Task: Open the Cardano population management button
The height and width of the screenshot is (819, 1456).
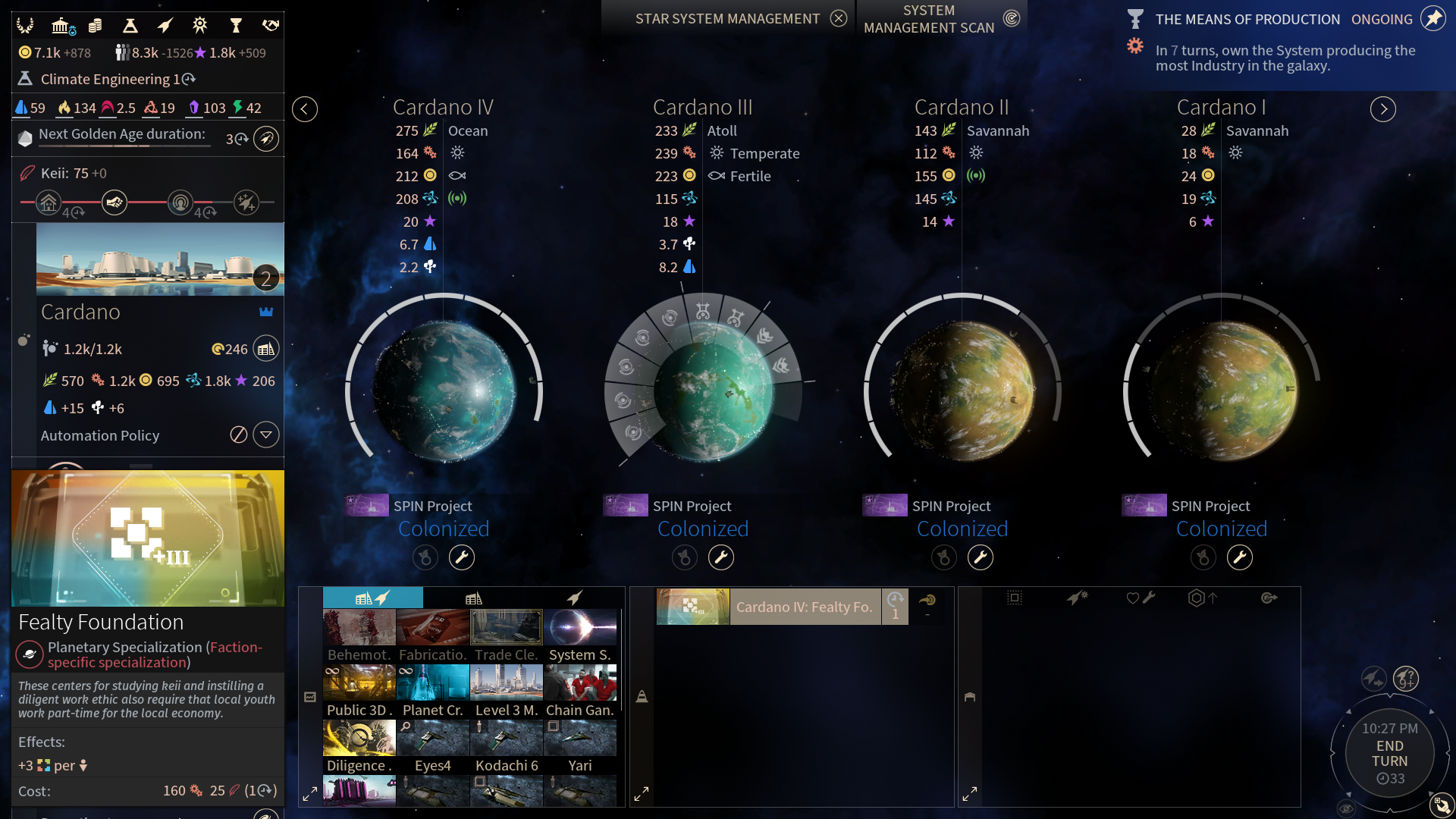Action: 266,349
